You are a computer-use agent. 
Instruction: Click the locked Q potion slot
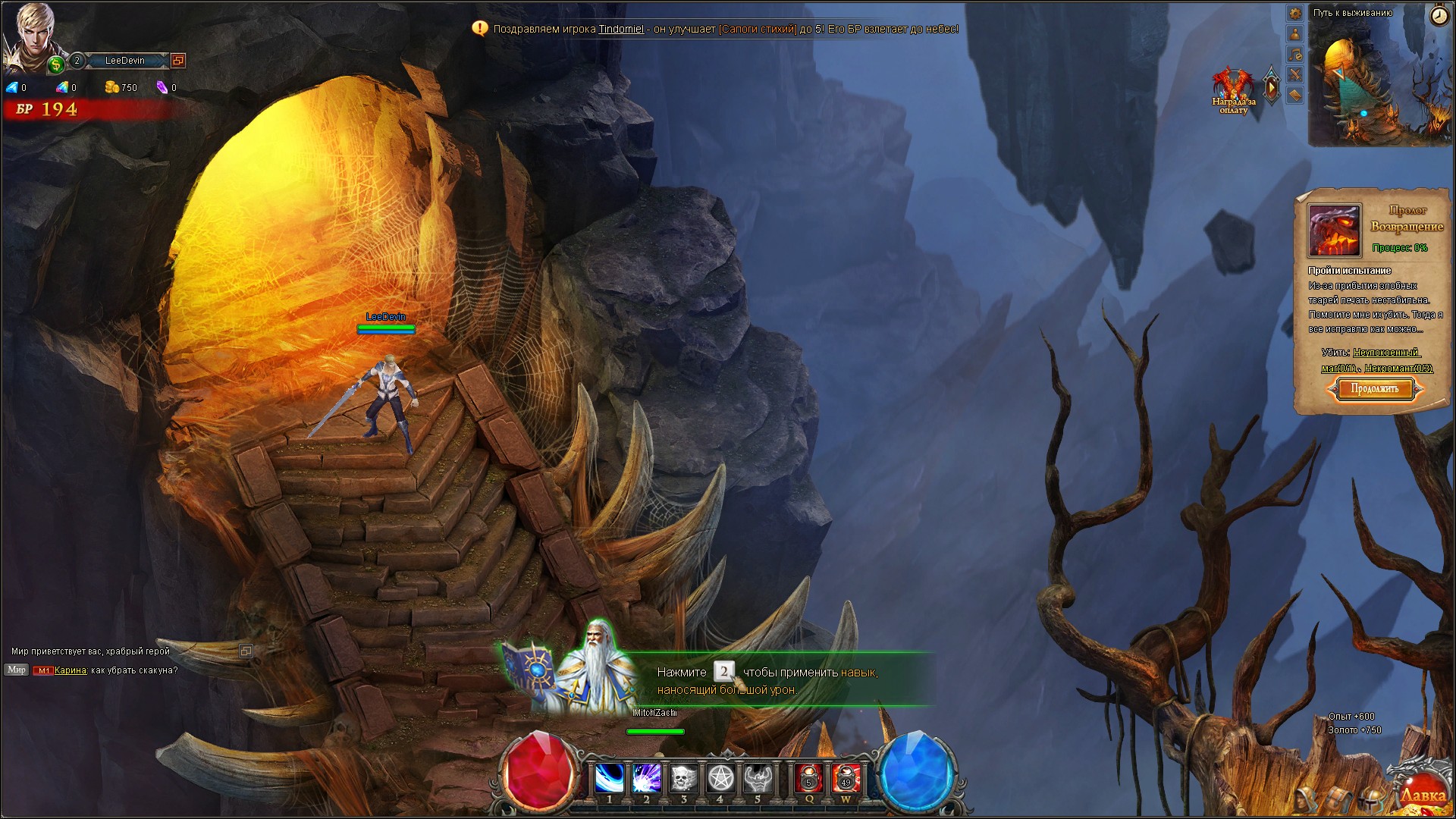[808, 779]
